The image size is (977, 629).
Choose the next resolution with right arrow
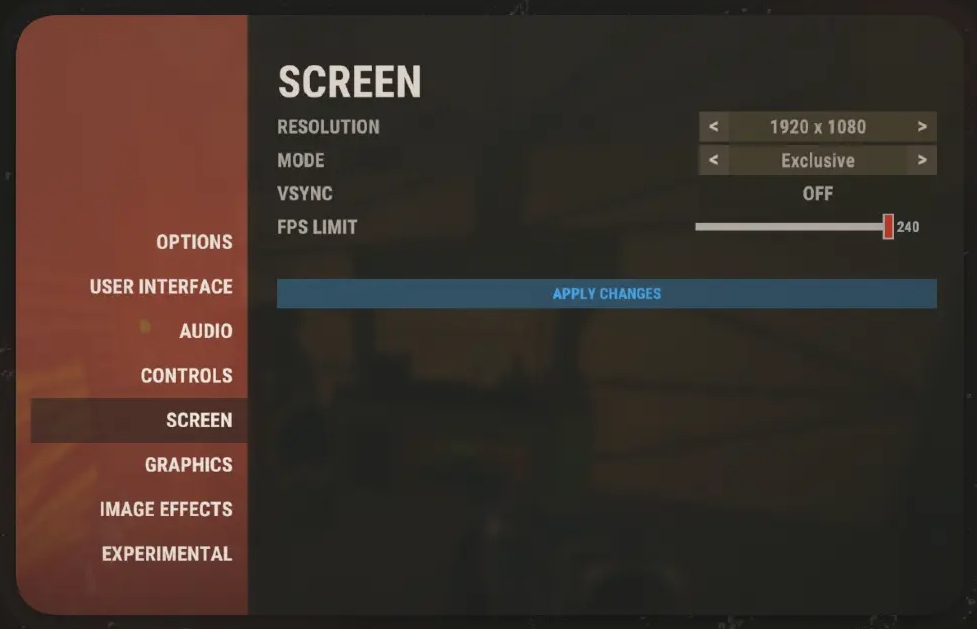922,127
